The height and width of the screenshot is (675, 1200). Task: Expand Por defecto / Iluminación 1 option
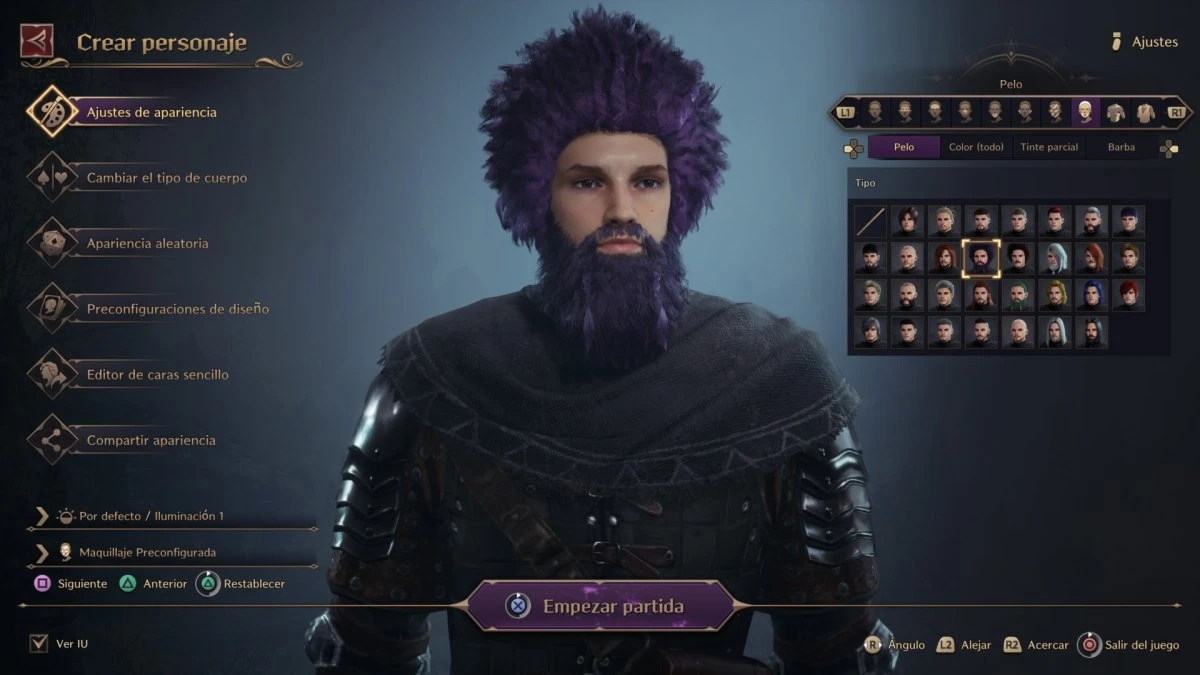click(x=150, y=516)
